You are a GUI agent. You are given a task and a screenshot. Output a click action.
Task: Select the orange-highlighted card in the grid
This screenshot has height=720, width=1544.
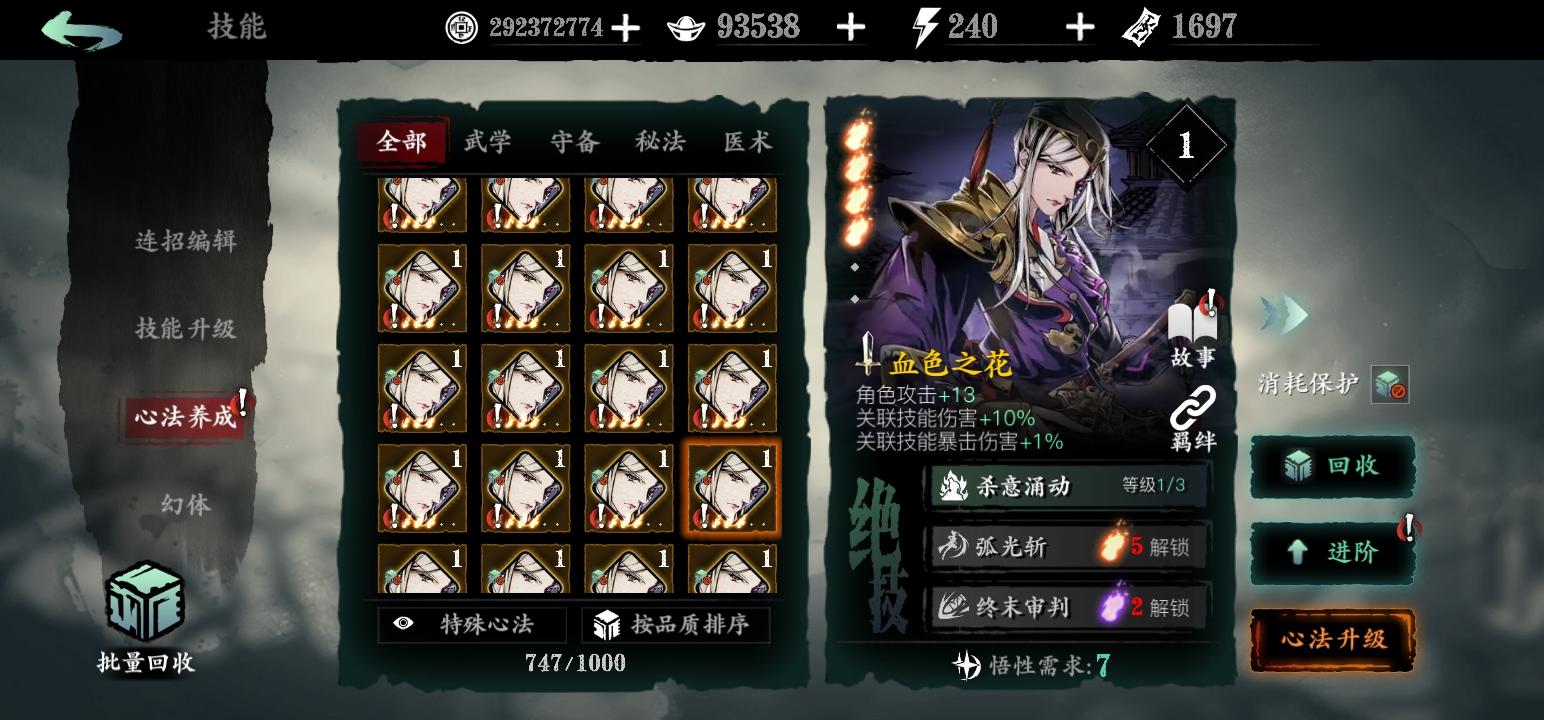pyautogui.click(x=730, y=487)
